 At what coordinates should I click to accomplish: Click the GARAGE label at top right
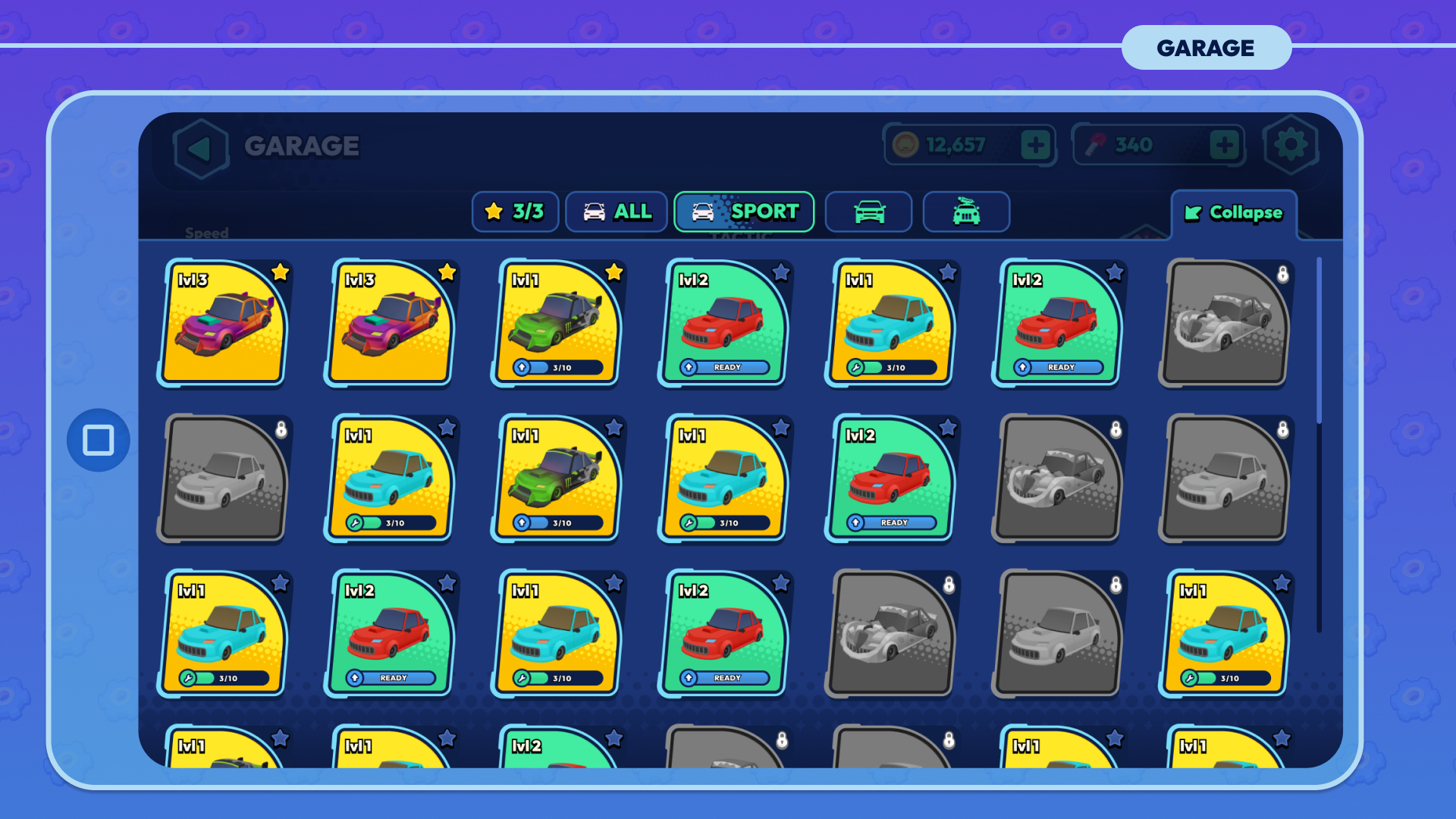coord(1206,48)
